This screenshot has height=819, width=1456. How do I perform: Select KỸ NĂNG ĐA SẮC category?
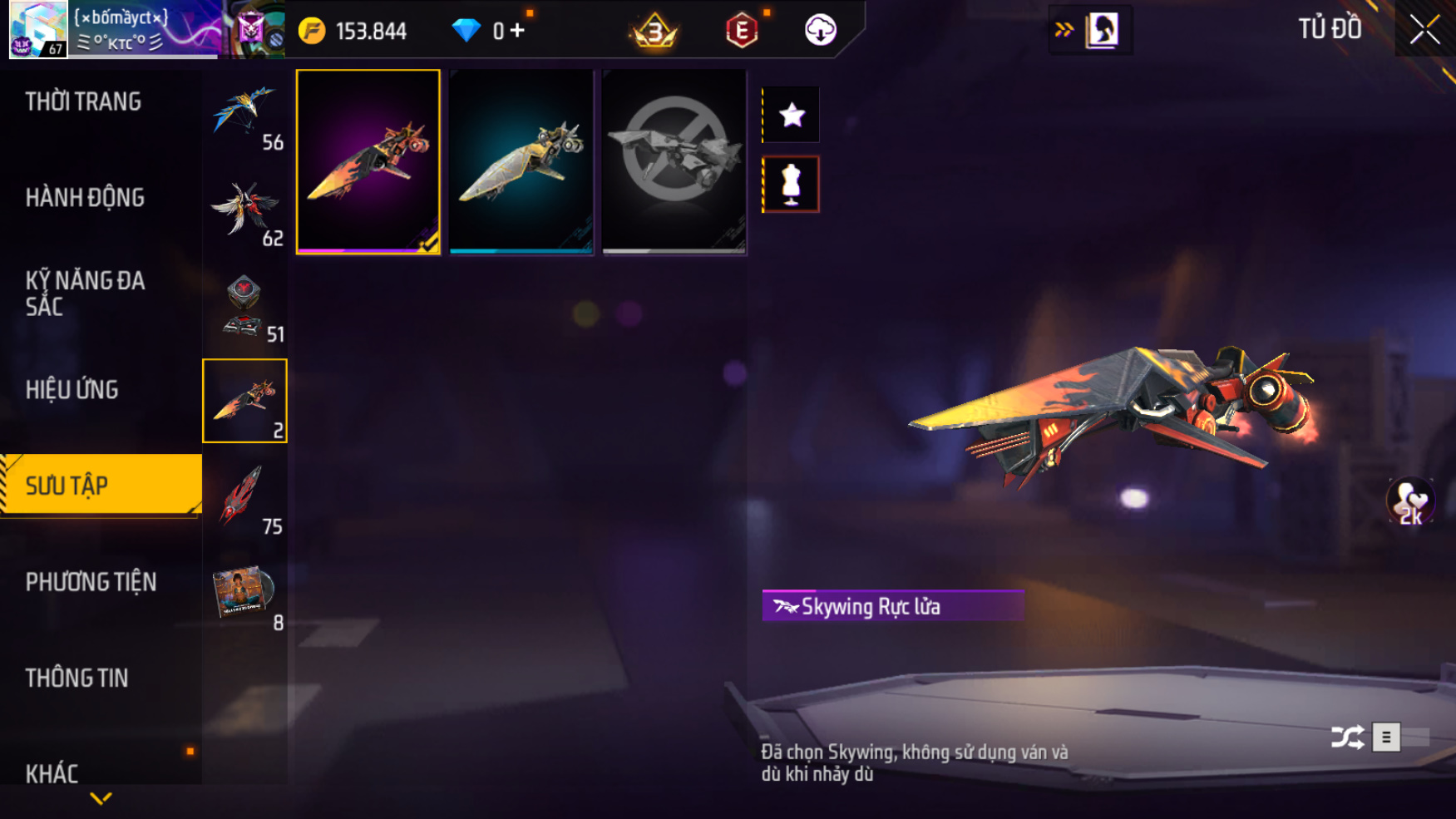pyautogui.click(x=85, y=294)
